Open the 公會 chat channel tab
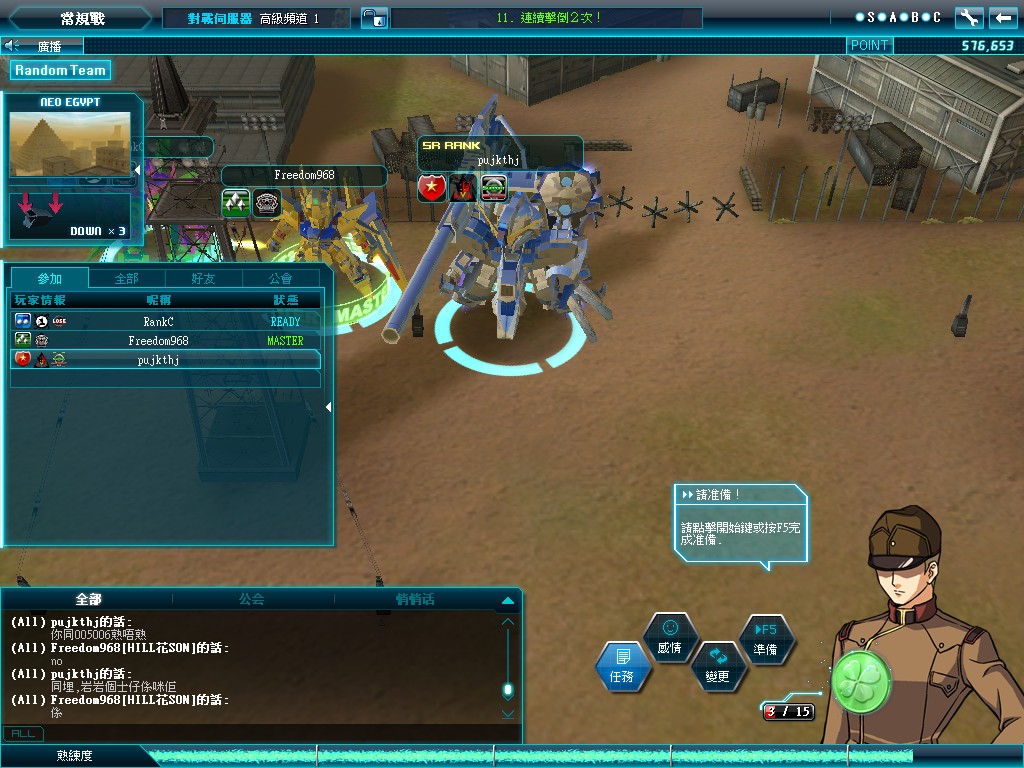Viewport: 1024px width, 768px height. click(251, 600)
